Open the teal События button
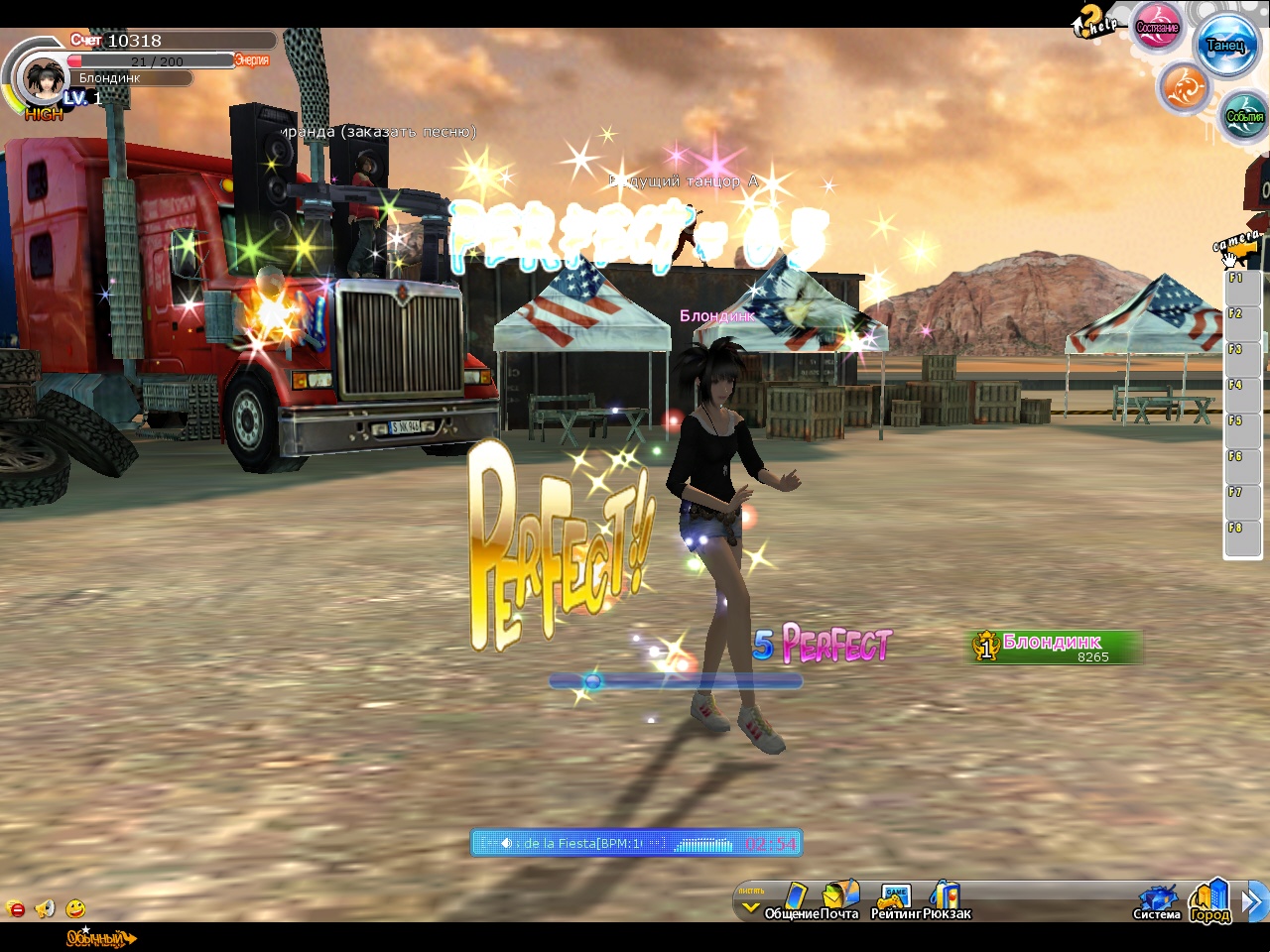The image size is (1270, 952). click(1244, 115)
